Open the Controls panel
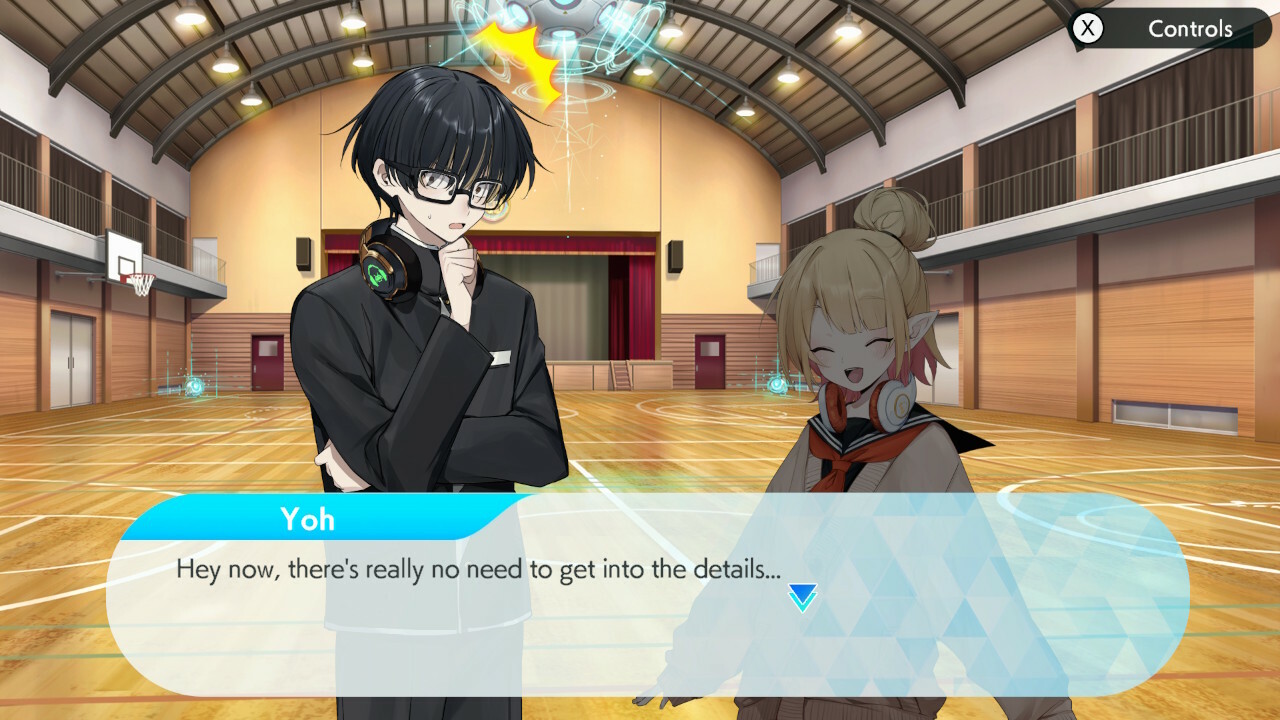 pos(1168,29)
